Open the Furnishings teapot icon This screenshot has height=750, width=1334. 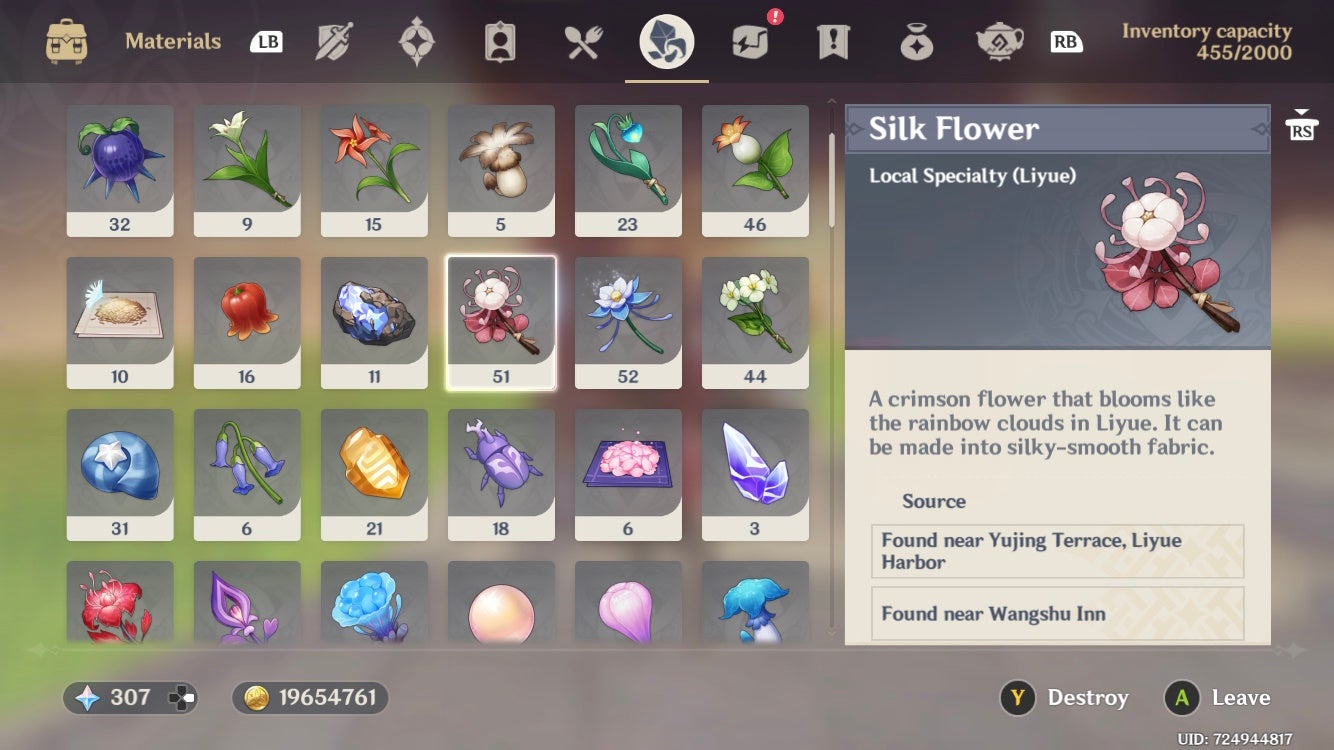pyautogui.click(x=998, y=42)
